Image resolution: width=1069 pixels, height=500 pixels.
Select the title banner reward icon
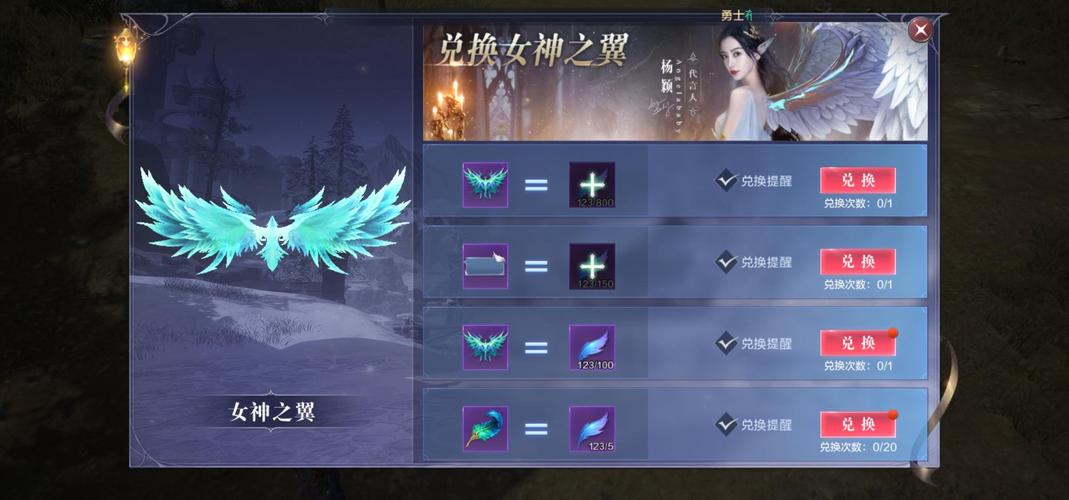click(485, 266)
